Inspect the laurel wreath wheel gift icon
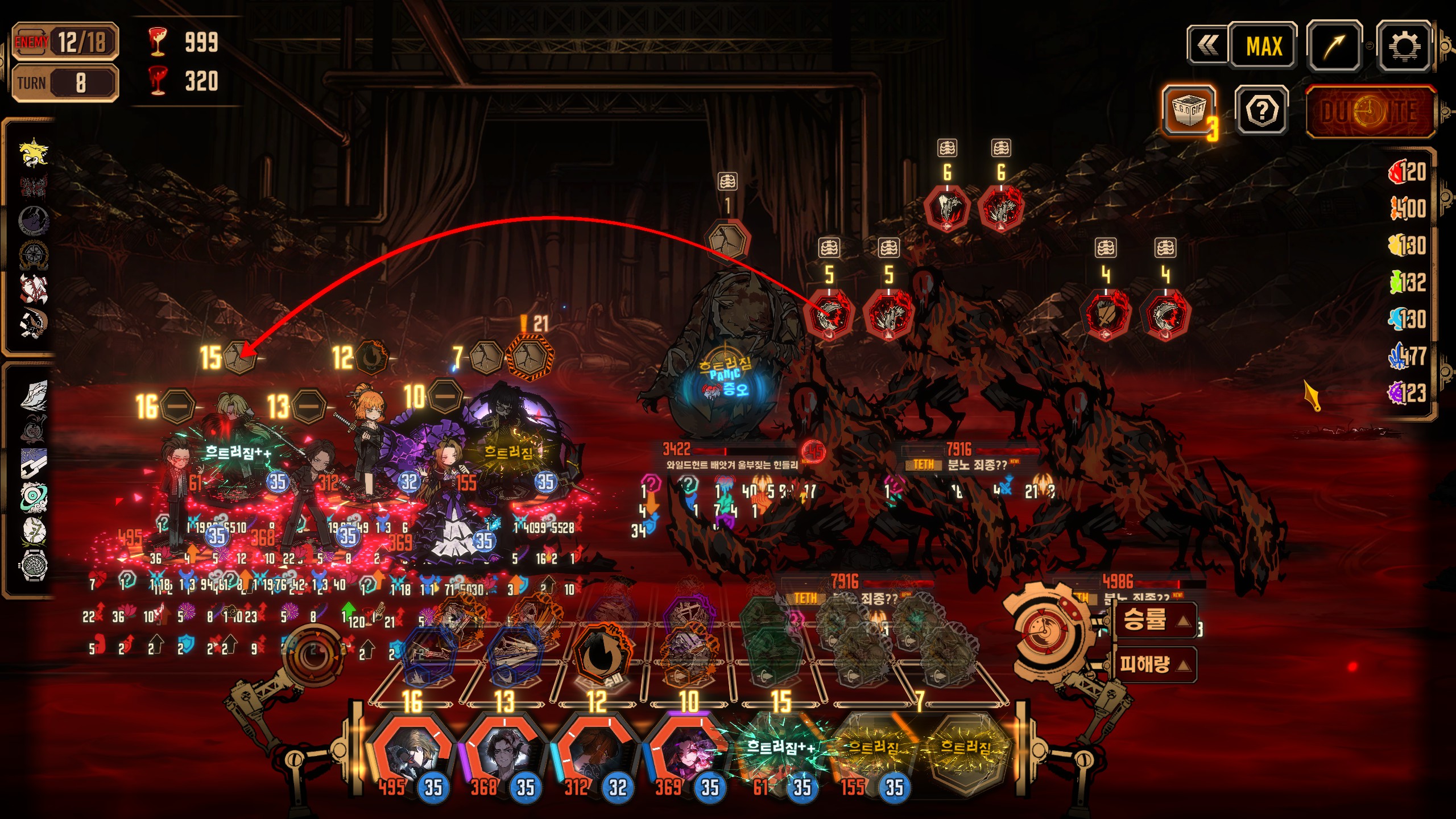This screenshot has height=819, width=1456. (34, 254)
